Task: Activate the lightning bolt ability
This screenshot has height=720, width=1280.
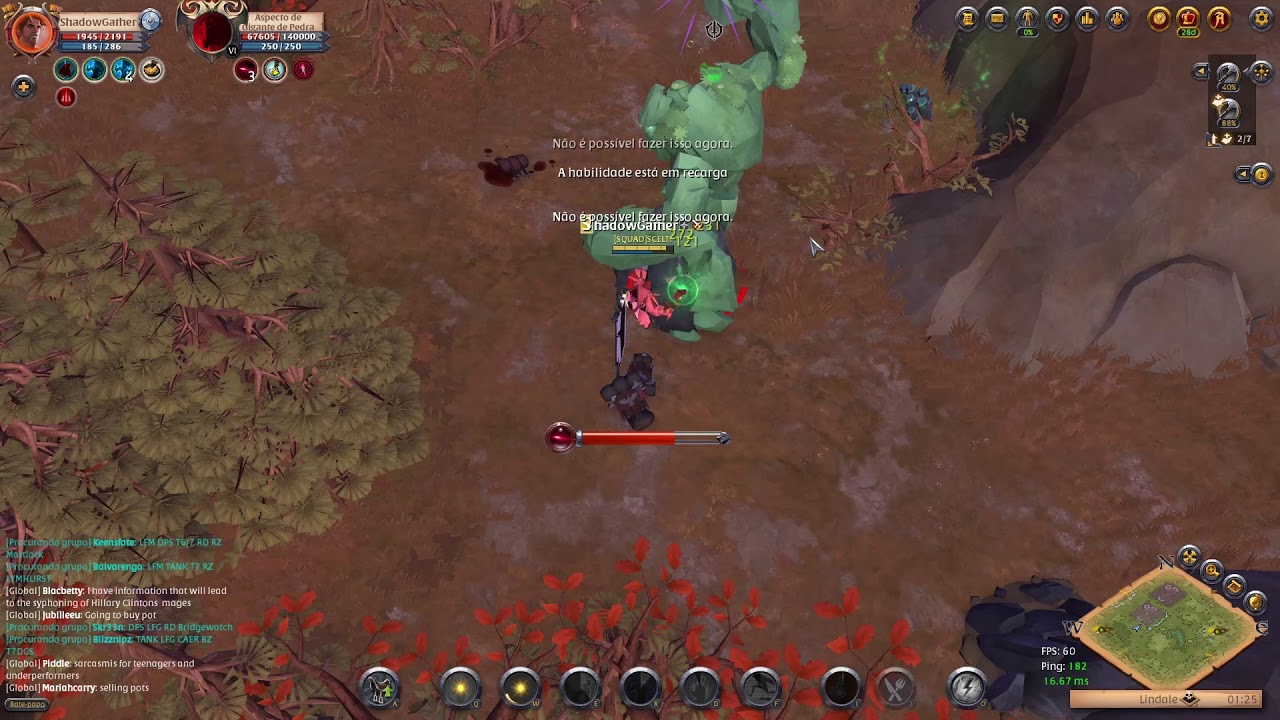Action: pos(967,687)
